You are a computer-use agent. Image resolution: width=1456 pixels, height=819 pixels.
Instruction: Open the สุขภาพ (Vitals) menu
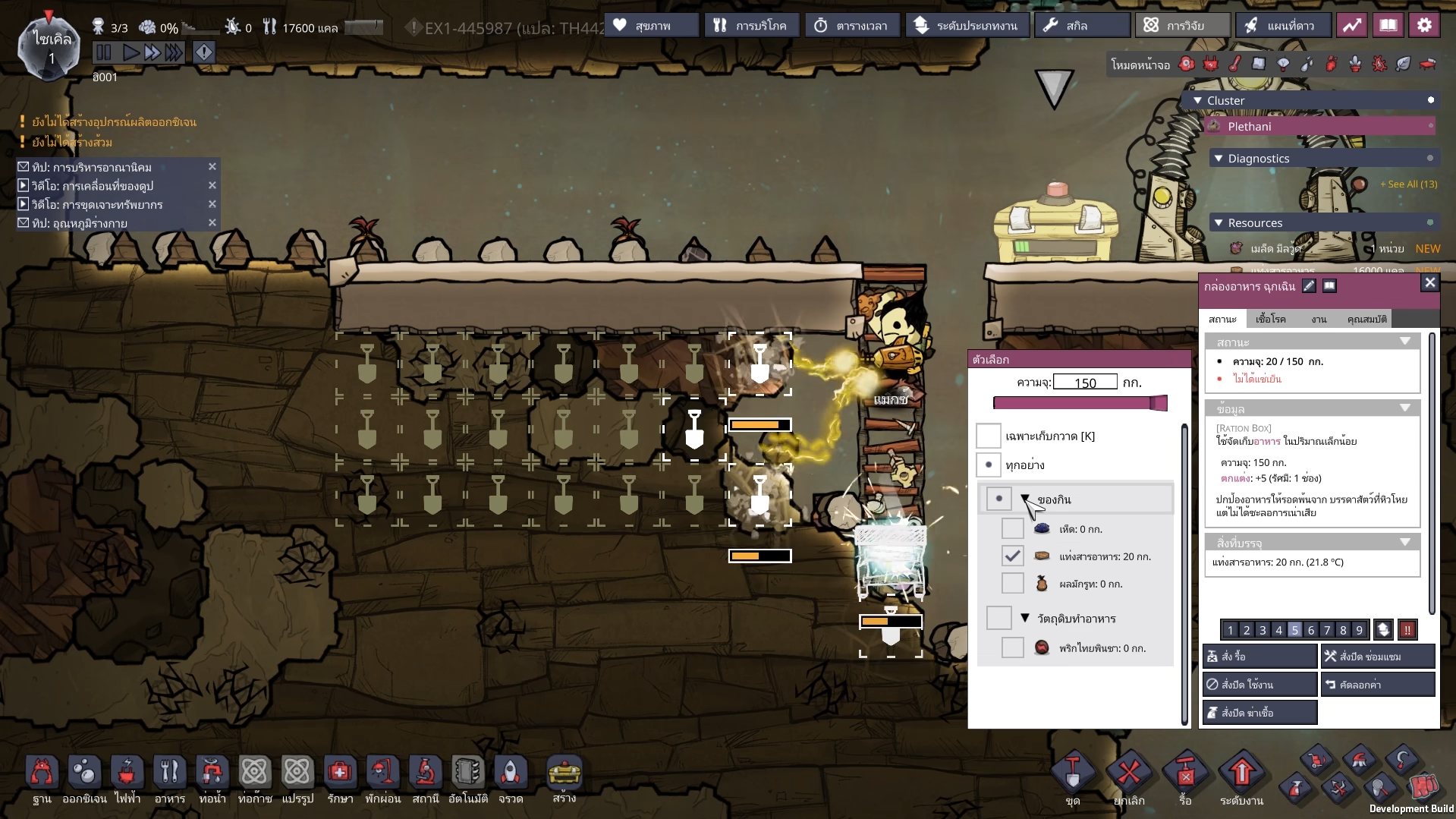pos(651,26)
